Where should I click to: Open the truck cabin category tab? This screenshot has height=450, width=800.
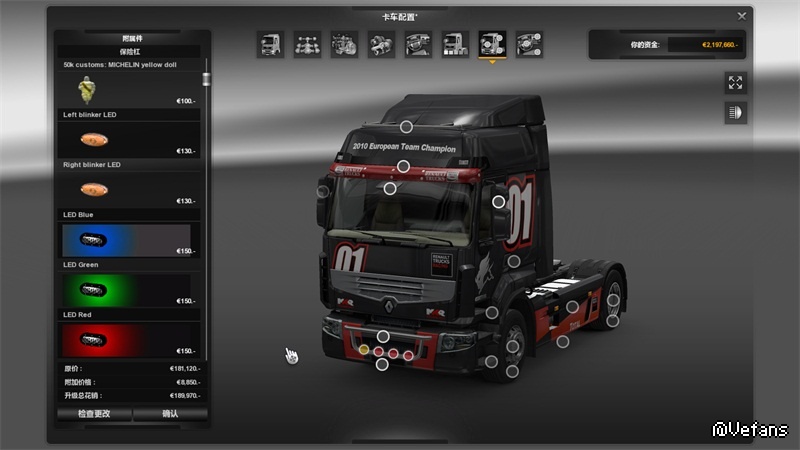coord(270,44)
